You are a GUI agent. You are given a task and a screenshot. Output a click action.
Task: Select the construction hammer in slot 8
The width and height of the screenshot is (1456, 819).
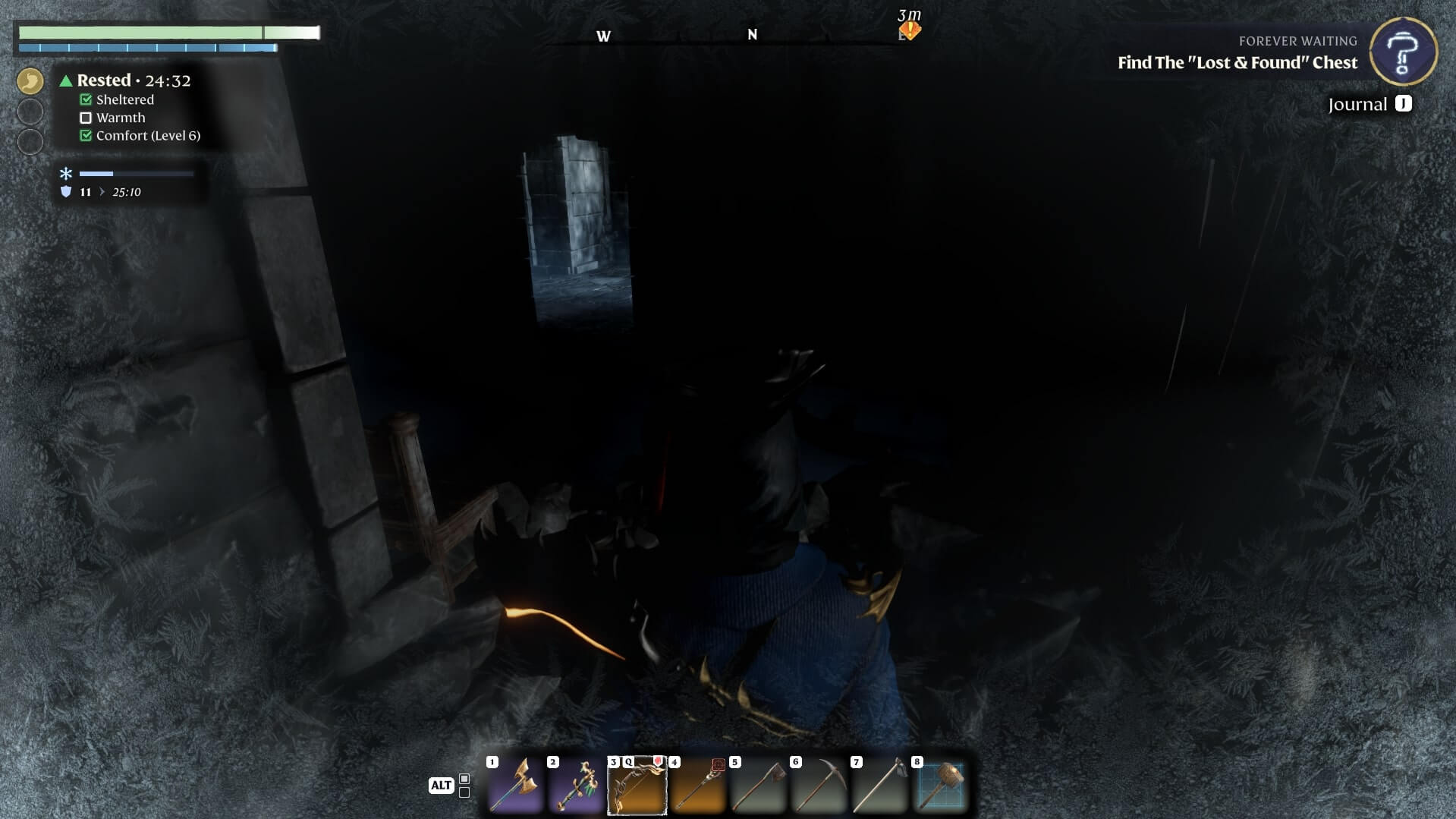click(x=940, y=786)
